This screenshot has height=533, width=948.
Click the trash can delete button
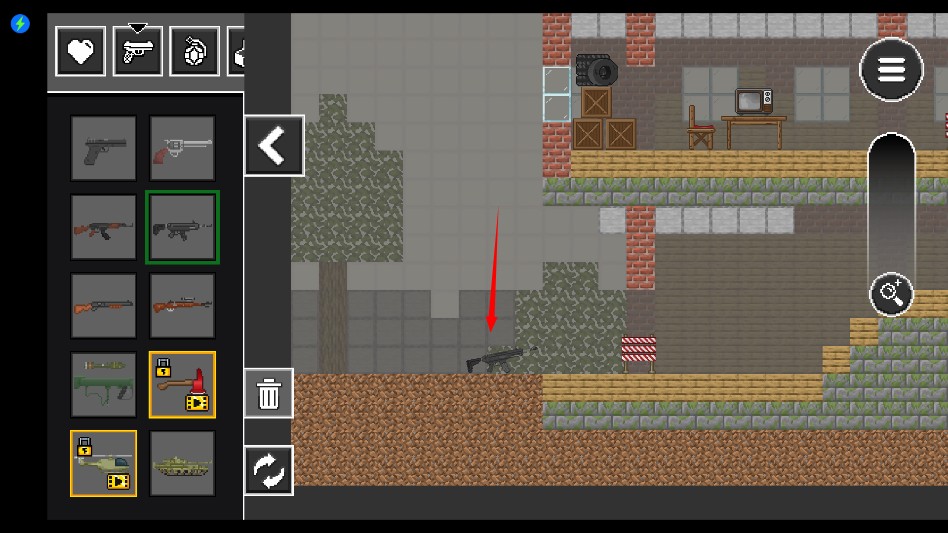pos(269,394)
